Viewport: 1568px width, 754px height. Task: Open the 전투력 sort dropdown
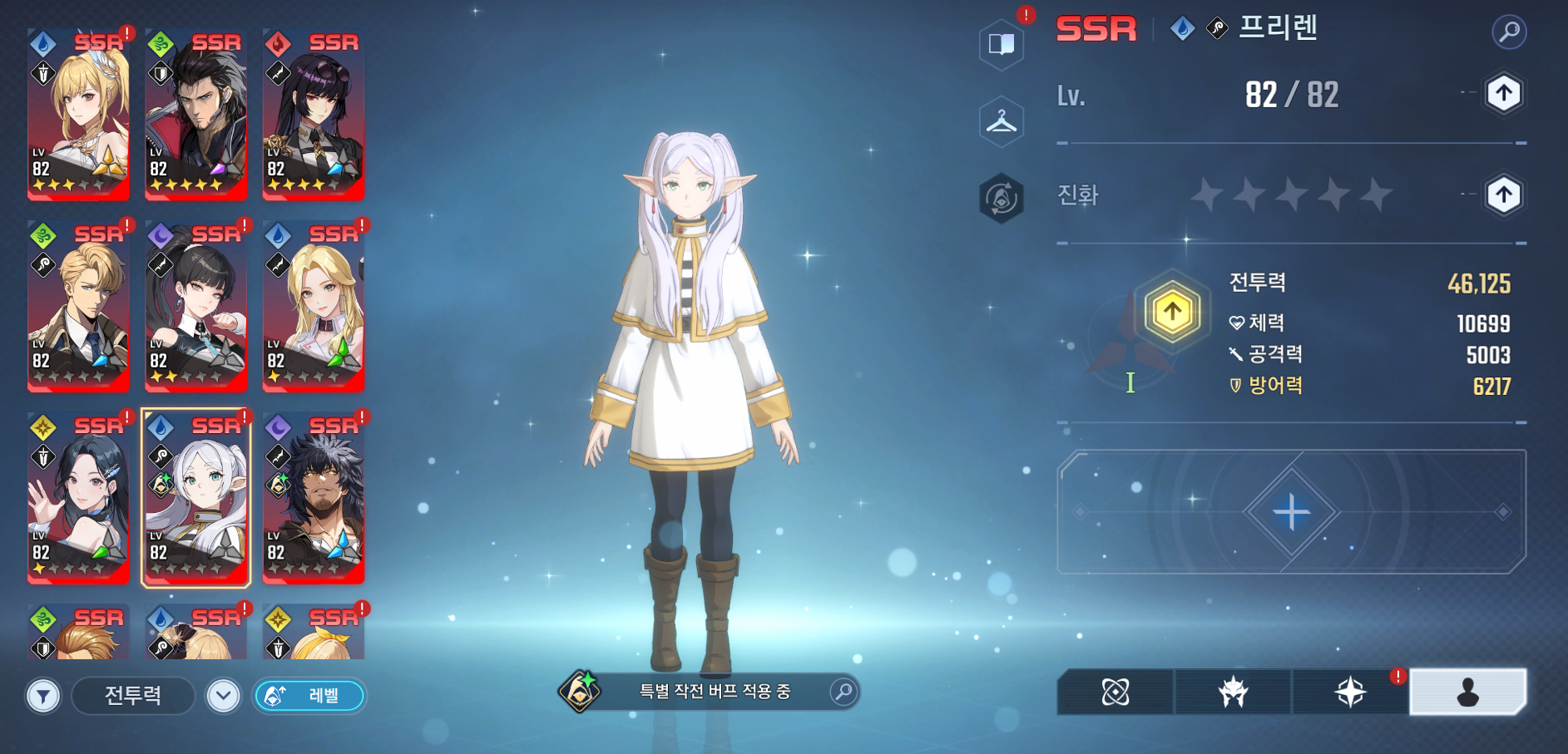pyautogui.click(x=133, y=696)
